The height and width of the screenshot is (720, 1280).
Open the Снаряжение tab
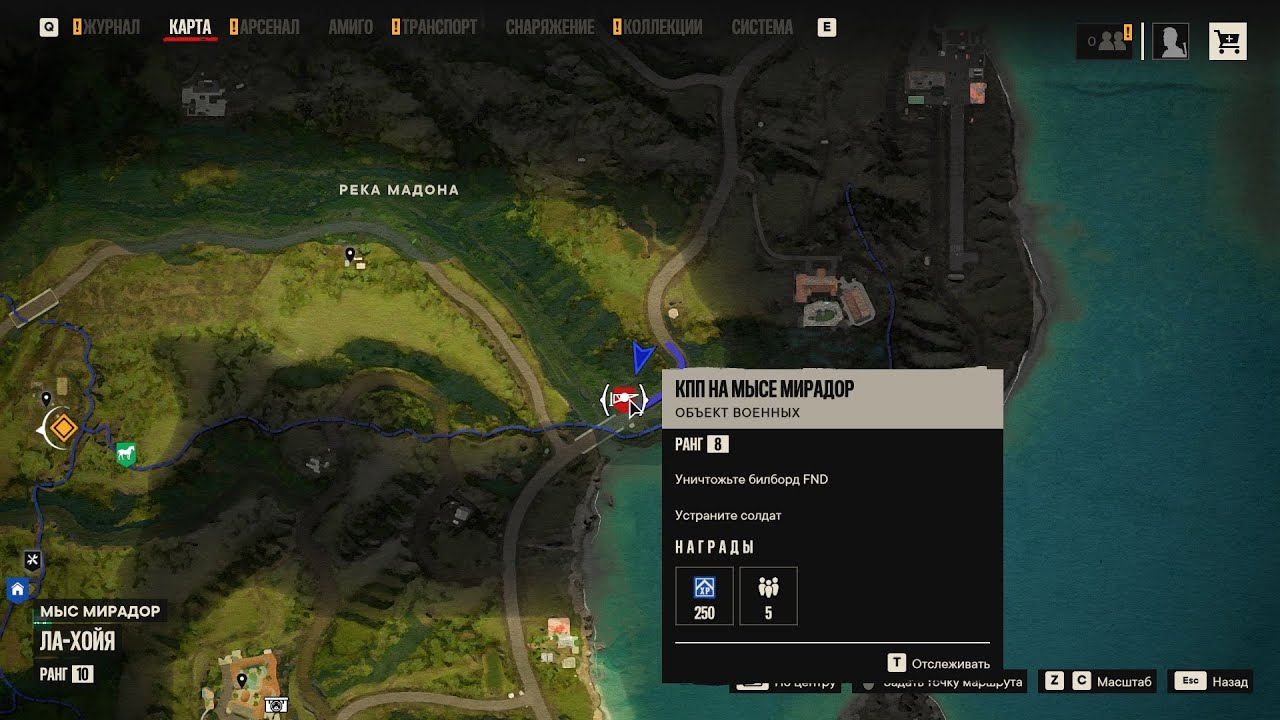point(549,27)
